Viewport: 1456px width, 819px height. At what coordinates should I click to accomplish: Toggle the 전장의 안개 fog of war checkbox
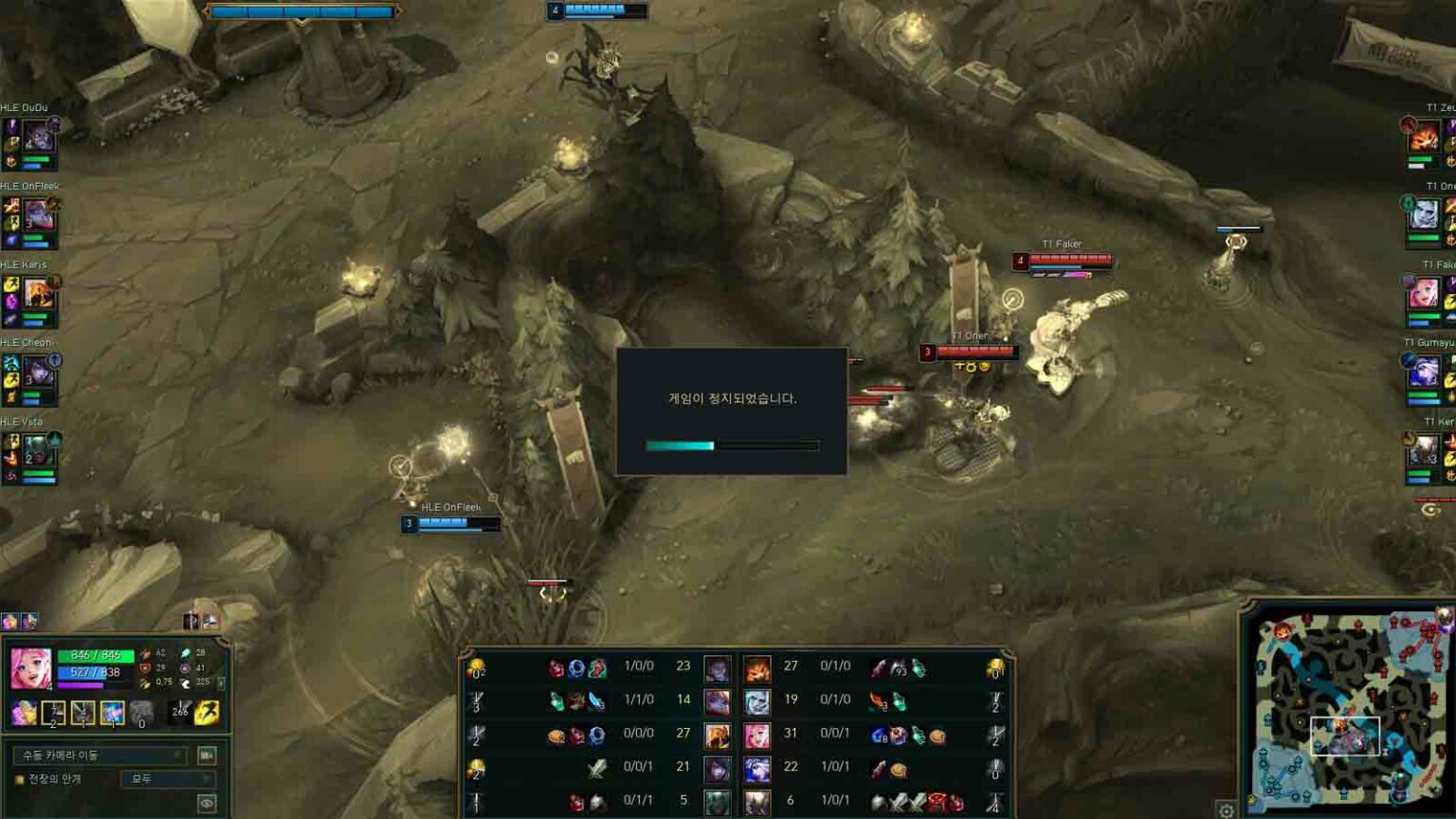click(x=22, y=776)
